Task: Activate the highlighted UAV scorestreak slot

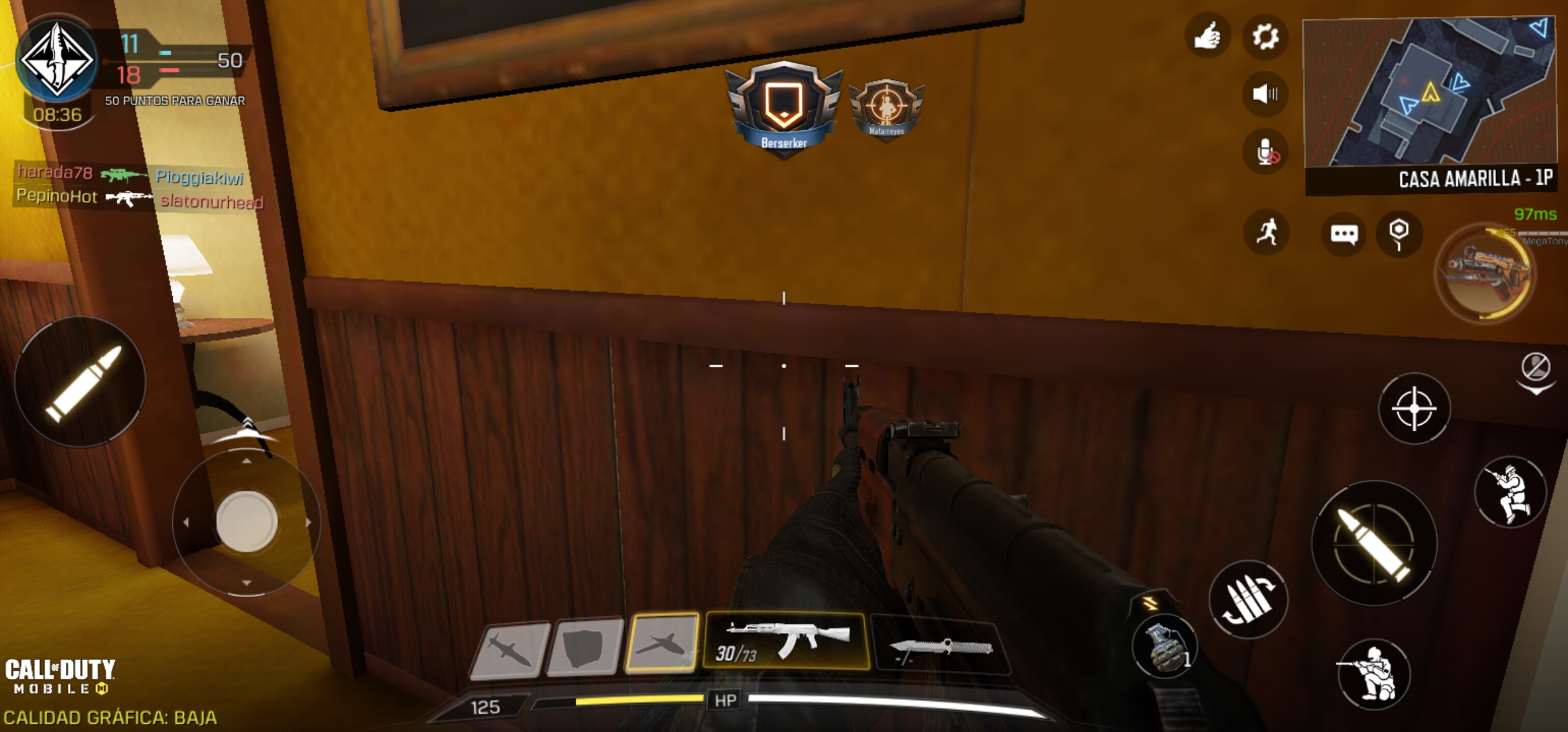Action: click(x=661, y=643)
